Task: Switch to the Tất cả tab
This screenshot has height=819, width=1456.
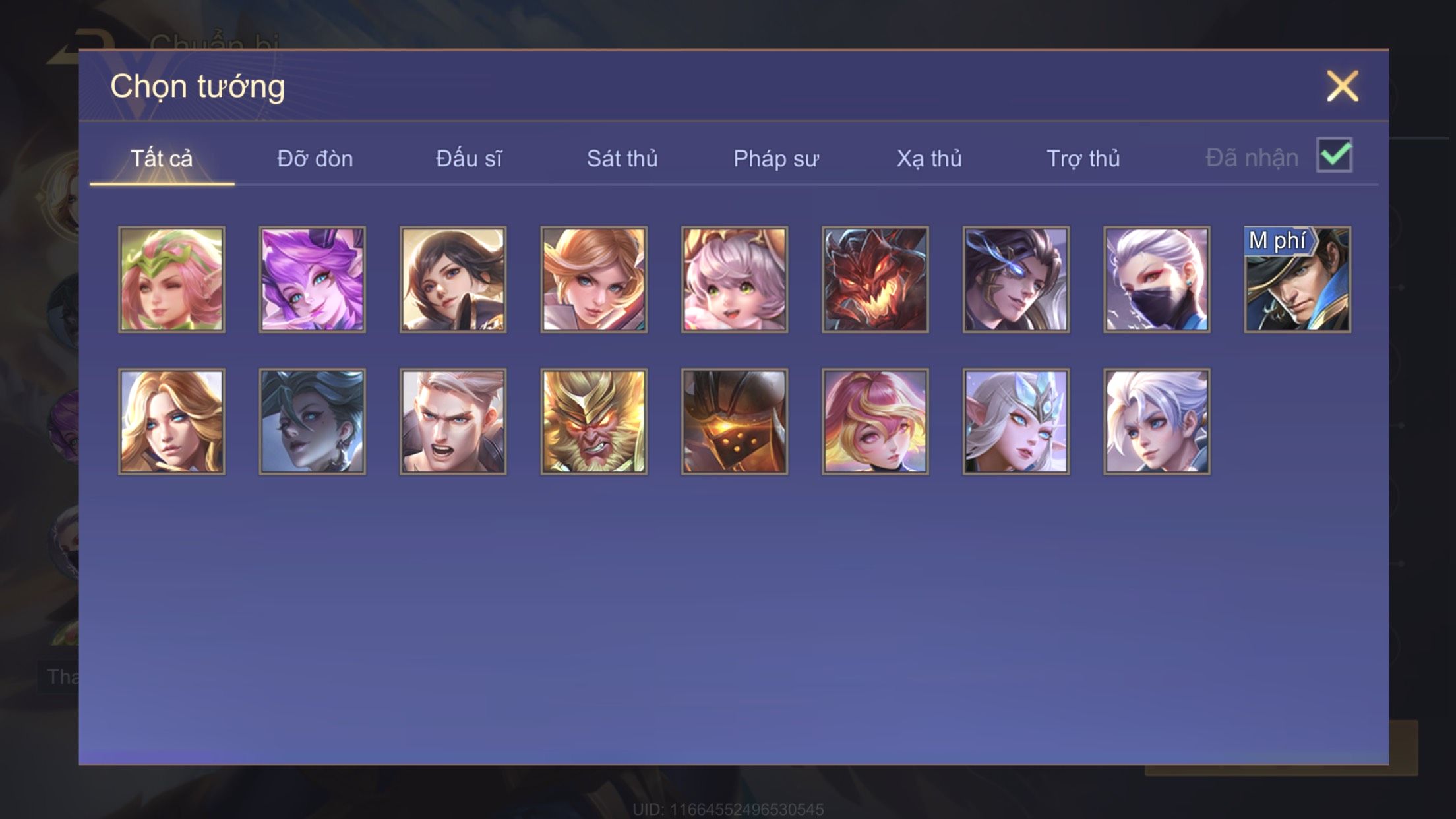Action: click(162, 159)
